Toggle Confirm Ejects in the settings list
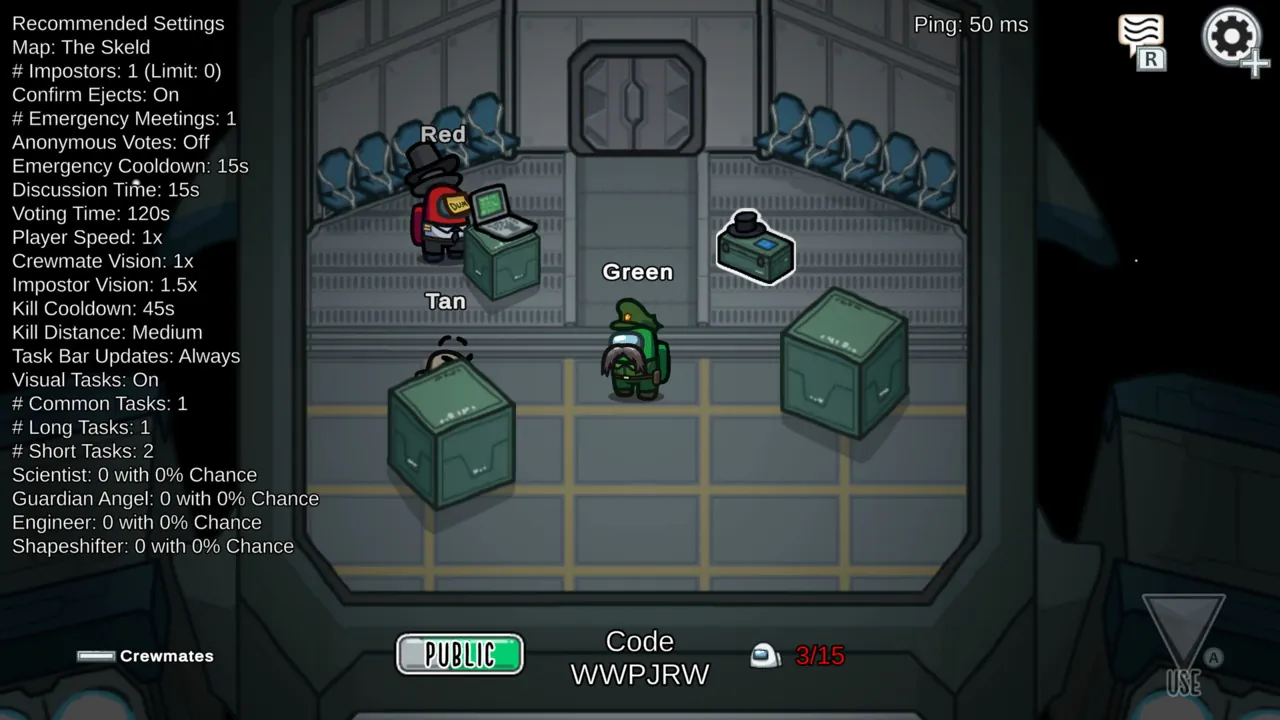 (x=95, y=94)
